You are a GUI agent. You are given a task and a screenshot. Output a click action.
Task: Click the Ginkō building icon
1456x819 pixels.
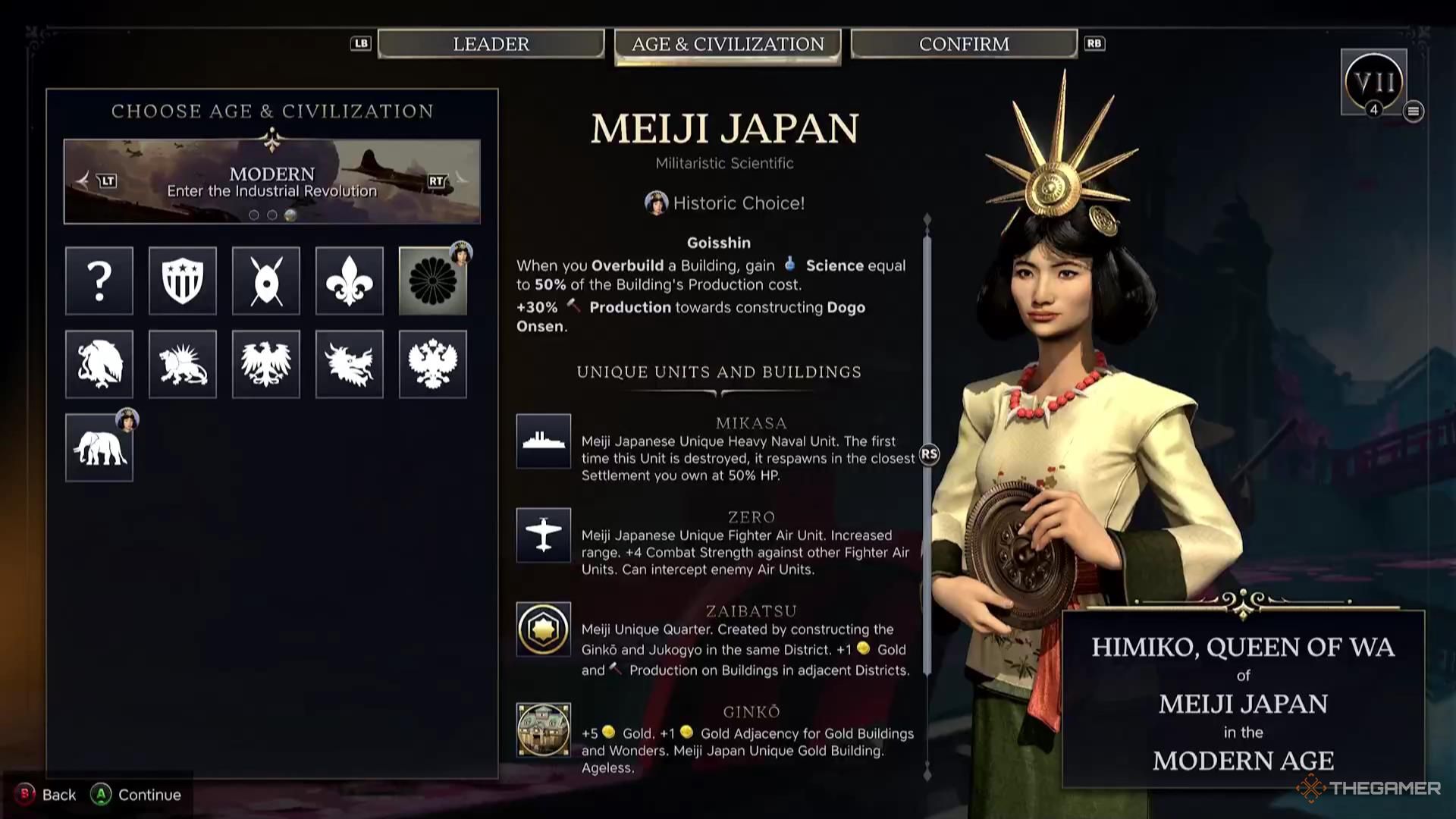(543, 730)
